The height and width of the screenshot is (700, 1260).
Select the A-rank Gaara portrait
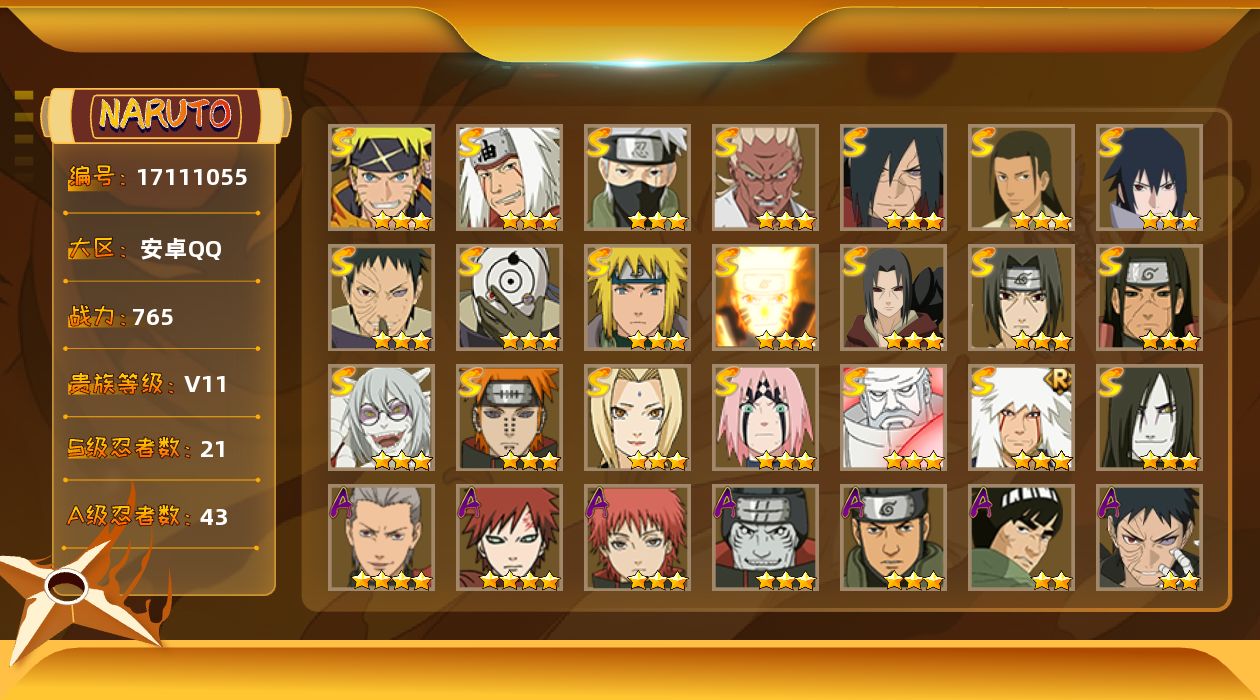click(509, 537)
